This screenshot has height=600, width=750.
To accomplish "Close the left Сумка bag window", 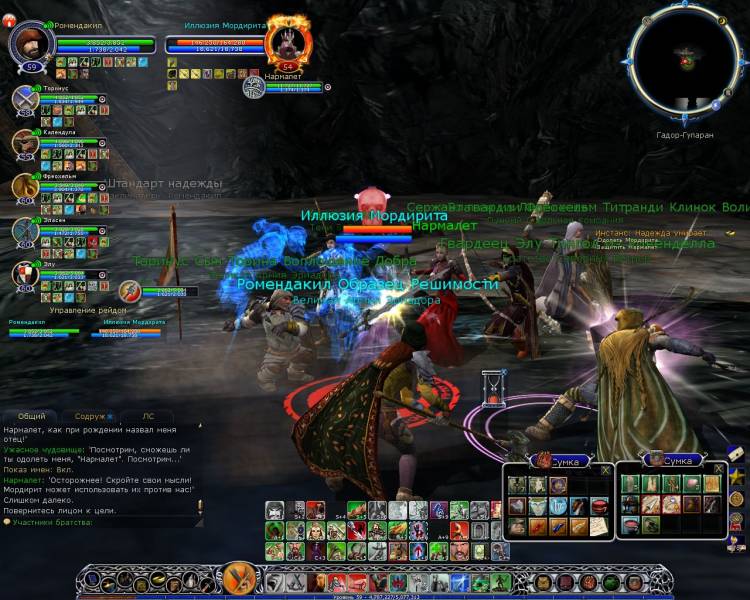I will click(x=605, y=469).
